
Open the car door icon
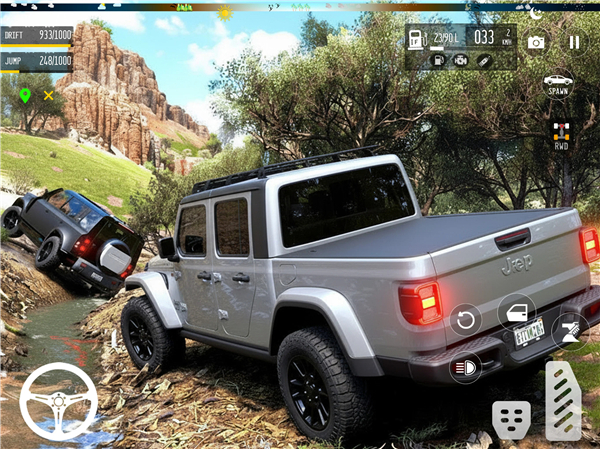point(517,312)
